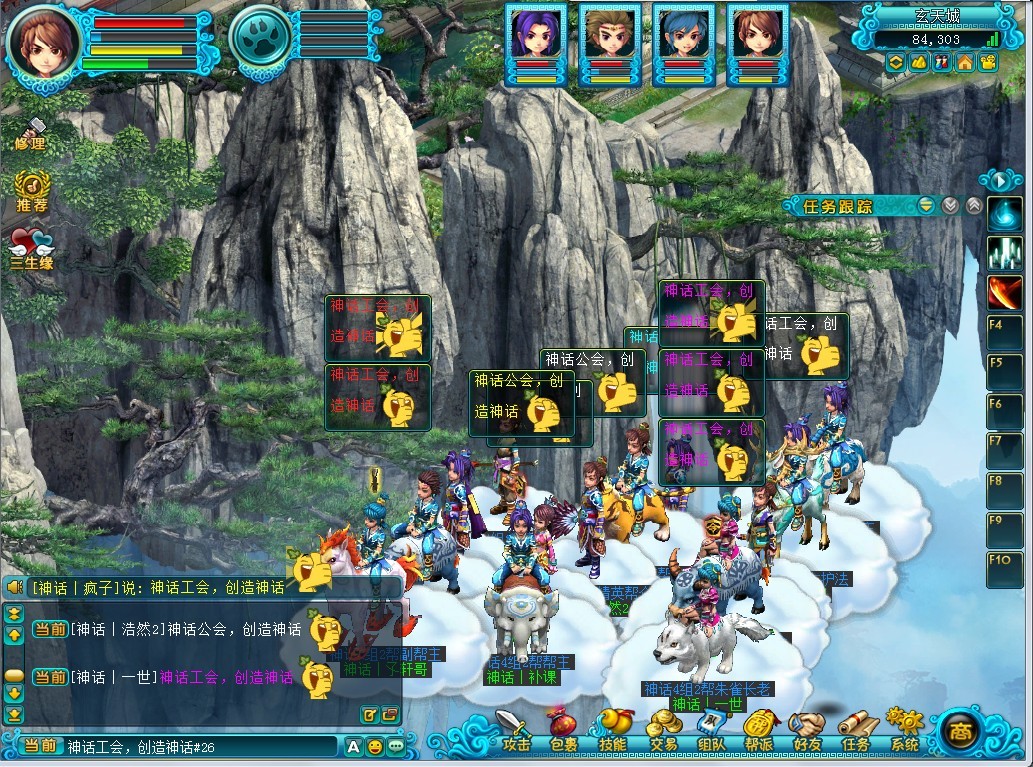Click the house icon under the minimap
Screen dimensions: 1033x767
[x=965, y=62]
